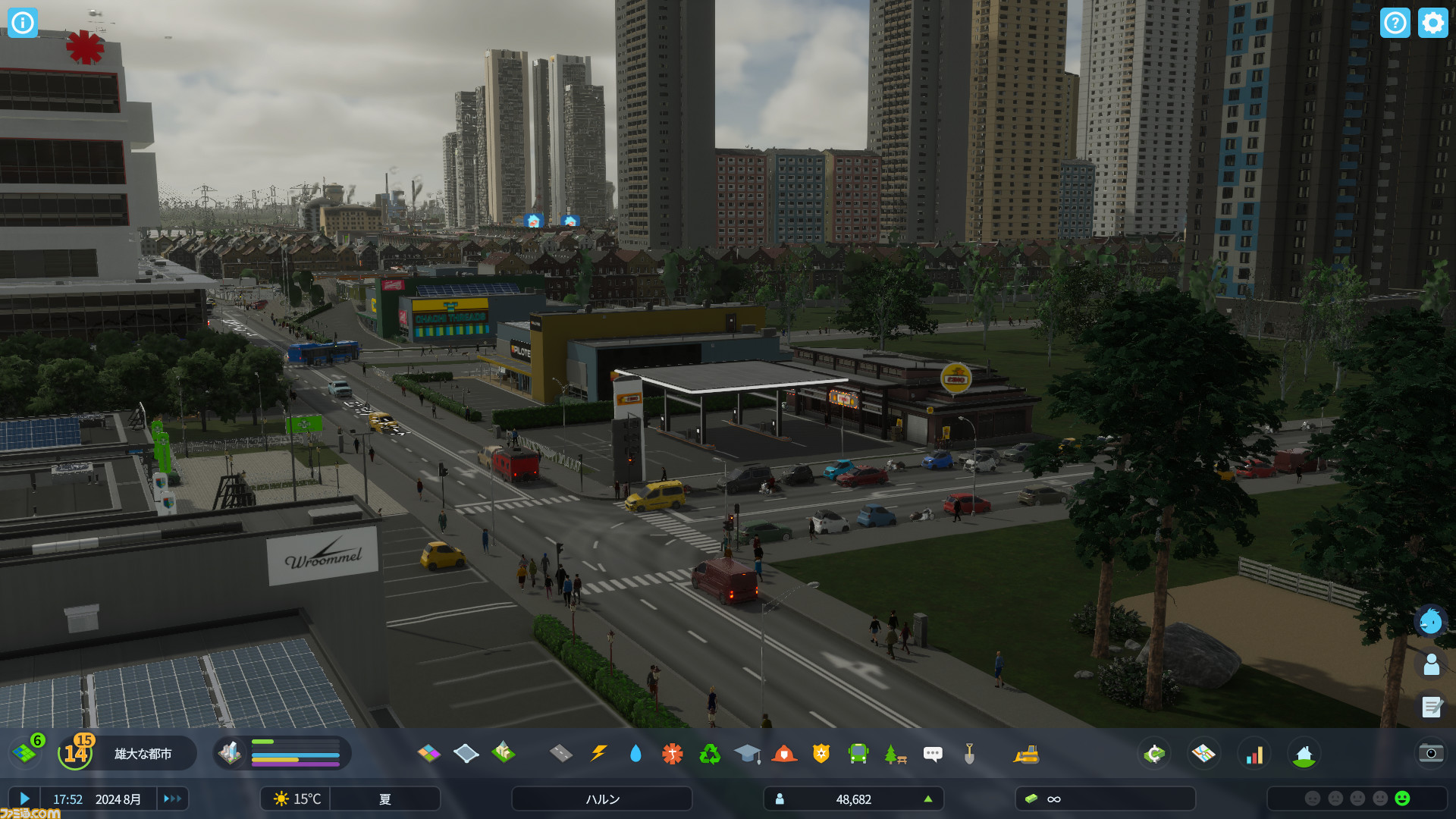Image resolution: width=1456 pixels, height=819 pixels.
Task: Click the milestone progress circle showing 14
Action: coord(75,753)
